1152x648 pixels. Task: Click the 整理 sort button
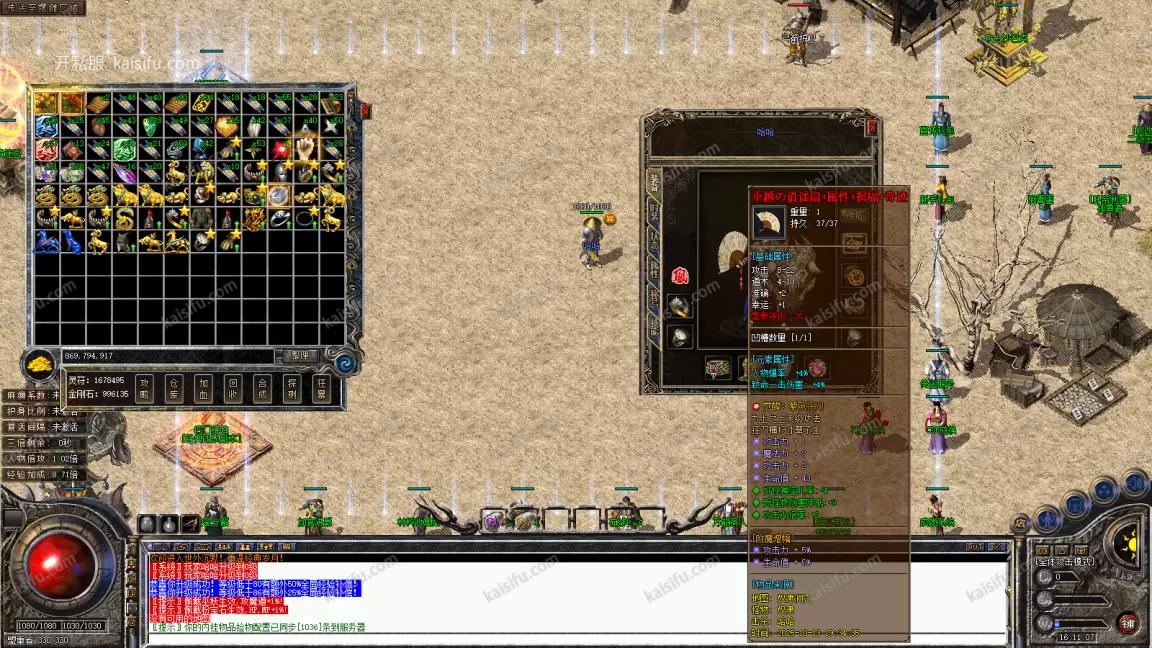tap(299, 355)
